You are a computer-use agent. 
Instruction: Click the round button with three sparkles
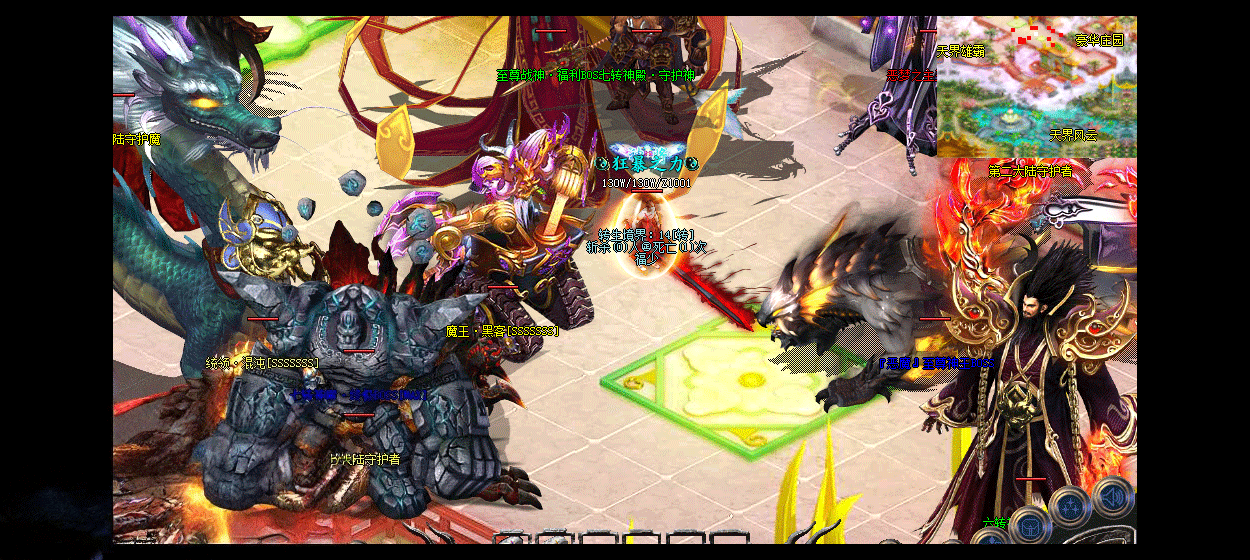pyautogui.click(x=1072, y=506)
